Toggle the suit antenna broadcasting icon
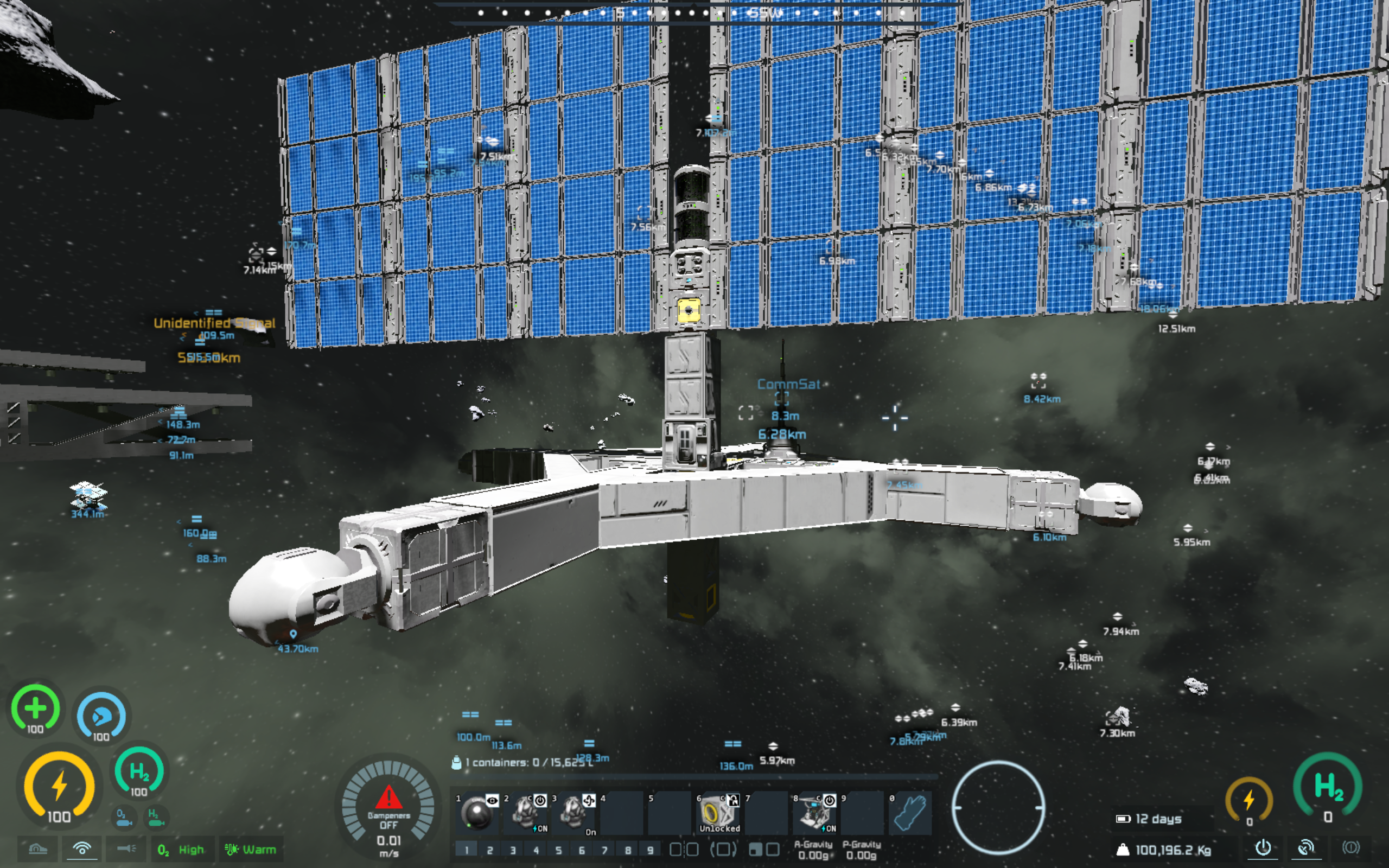 click(x=82, y=848)
